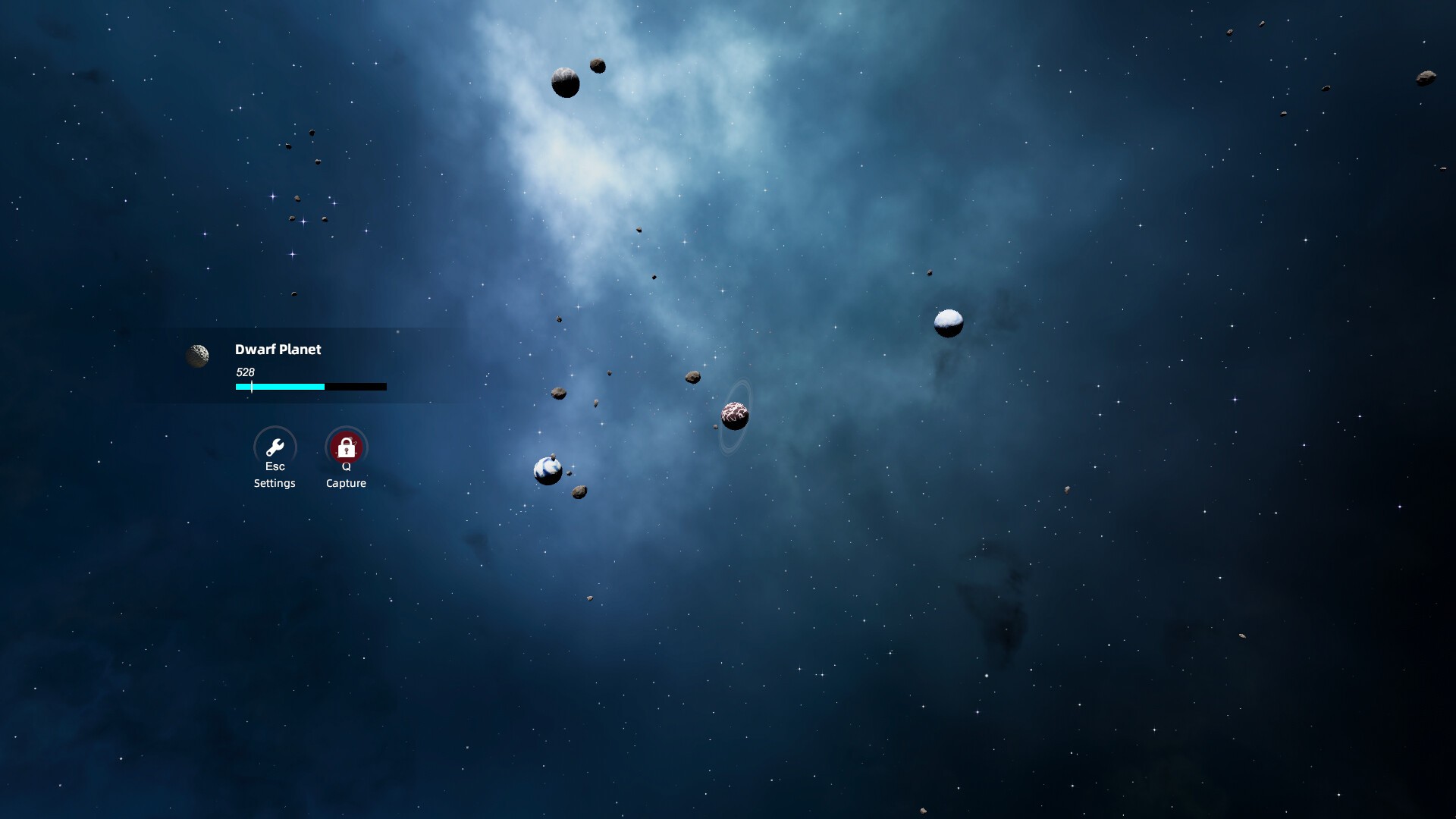
Task: Toggle the Settings circular button
Action: pyautogui.click(x=275, y=447)
